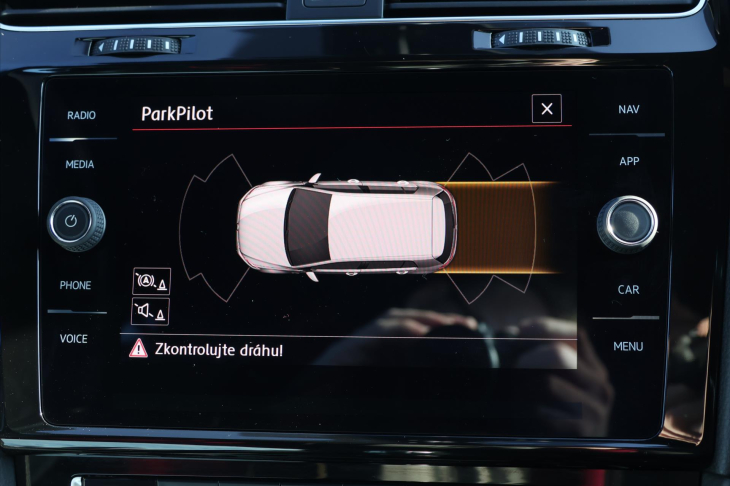
Task: Open the PHONE menu
Action: point(75,285)
